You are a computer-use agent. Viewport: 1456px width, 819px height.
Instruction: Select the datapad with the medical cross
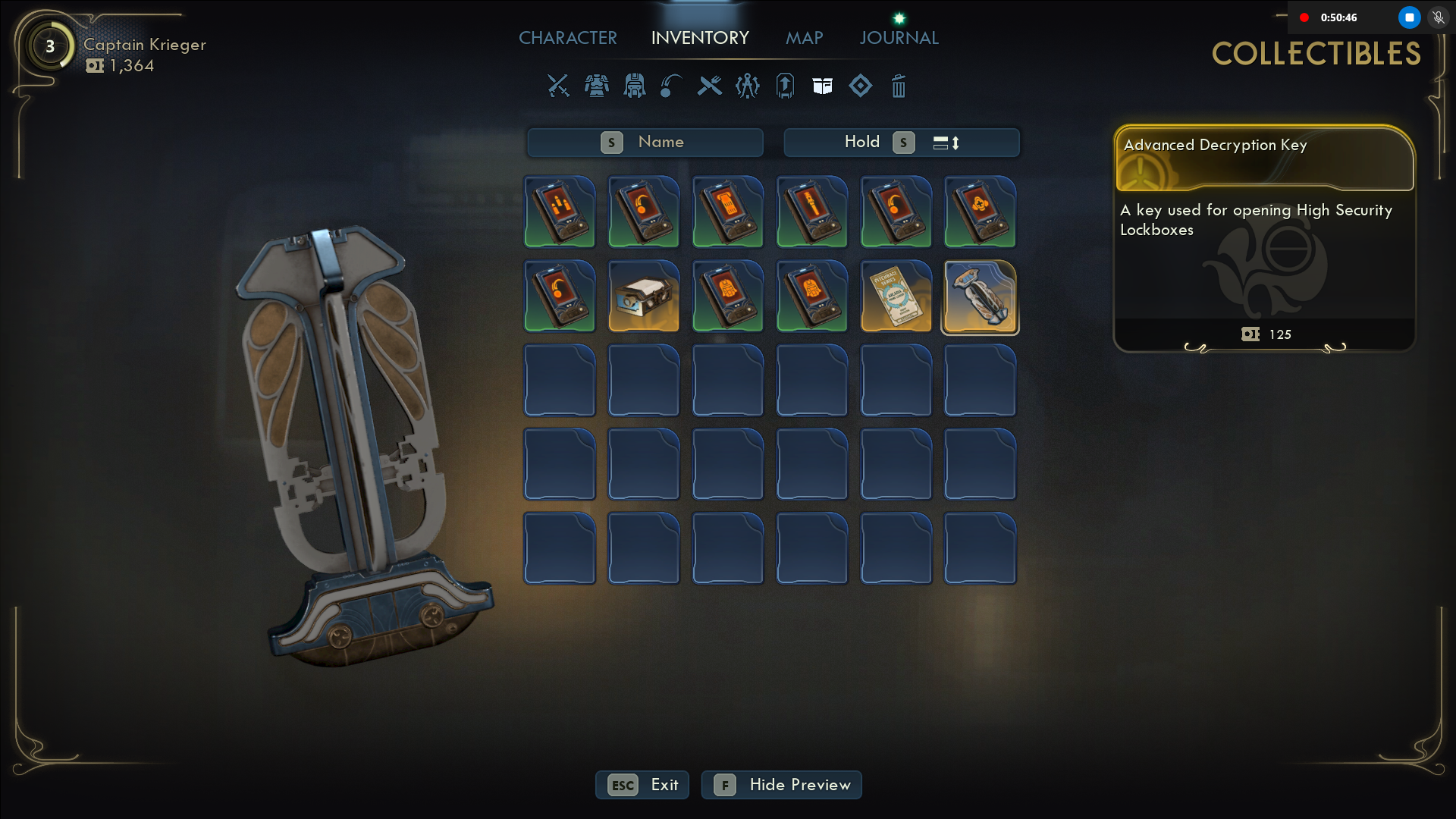tap(980, 212)
